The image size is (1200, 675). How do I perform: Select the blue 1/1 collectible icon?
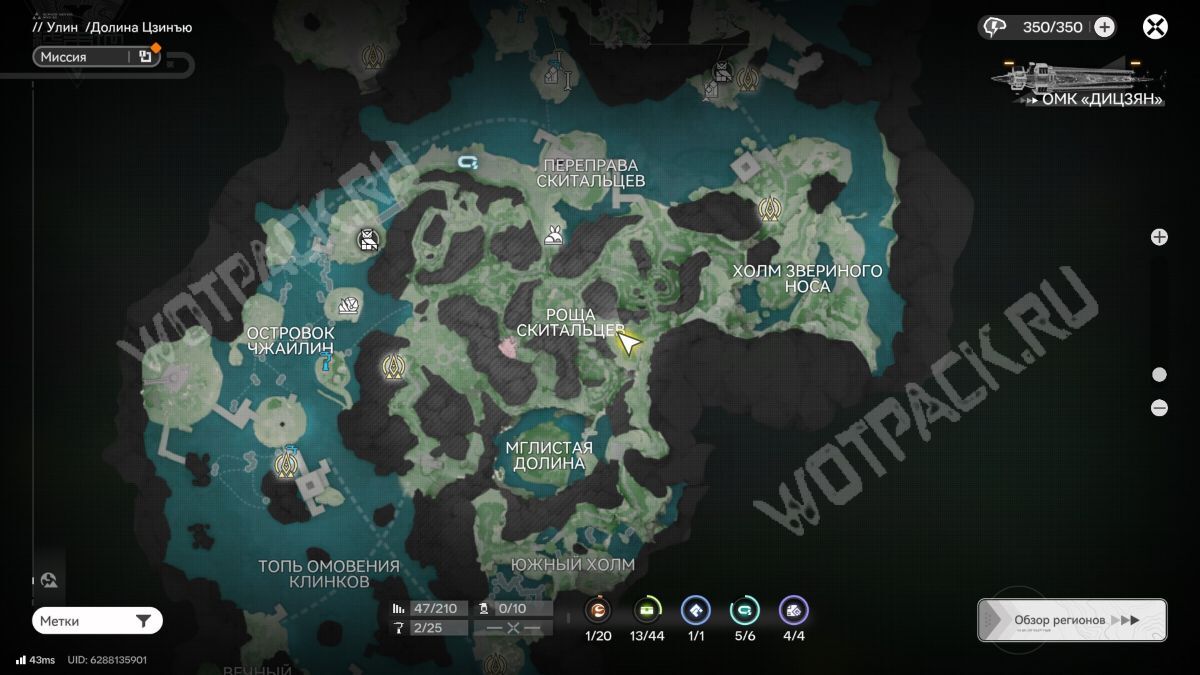[695, 610]
